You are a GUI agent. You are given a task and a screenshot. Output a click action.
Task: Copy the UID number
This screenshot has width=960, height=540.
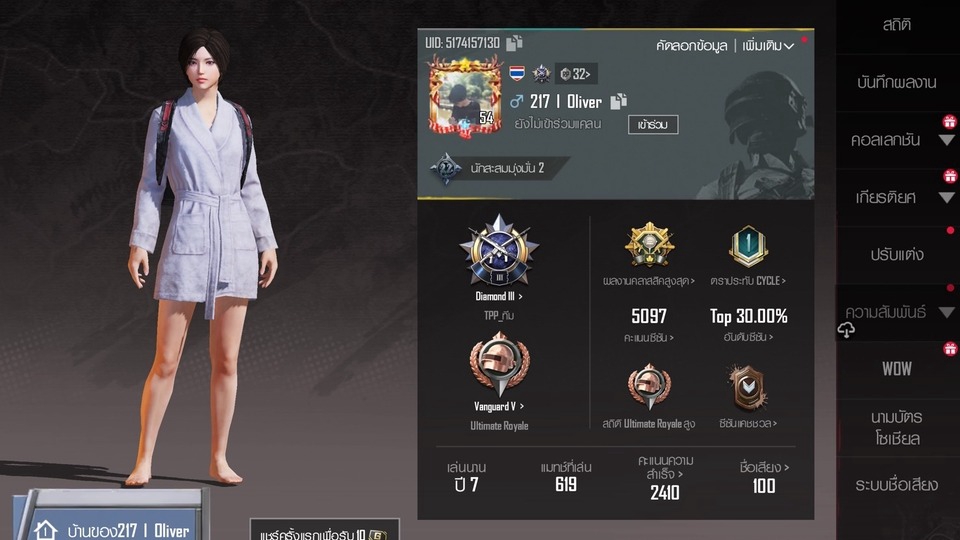tap(514, 43)
